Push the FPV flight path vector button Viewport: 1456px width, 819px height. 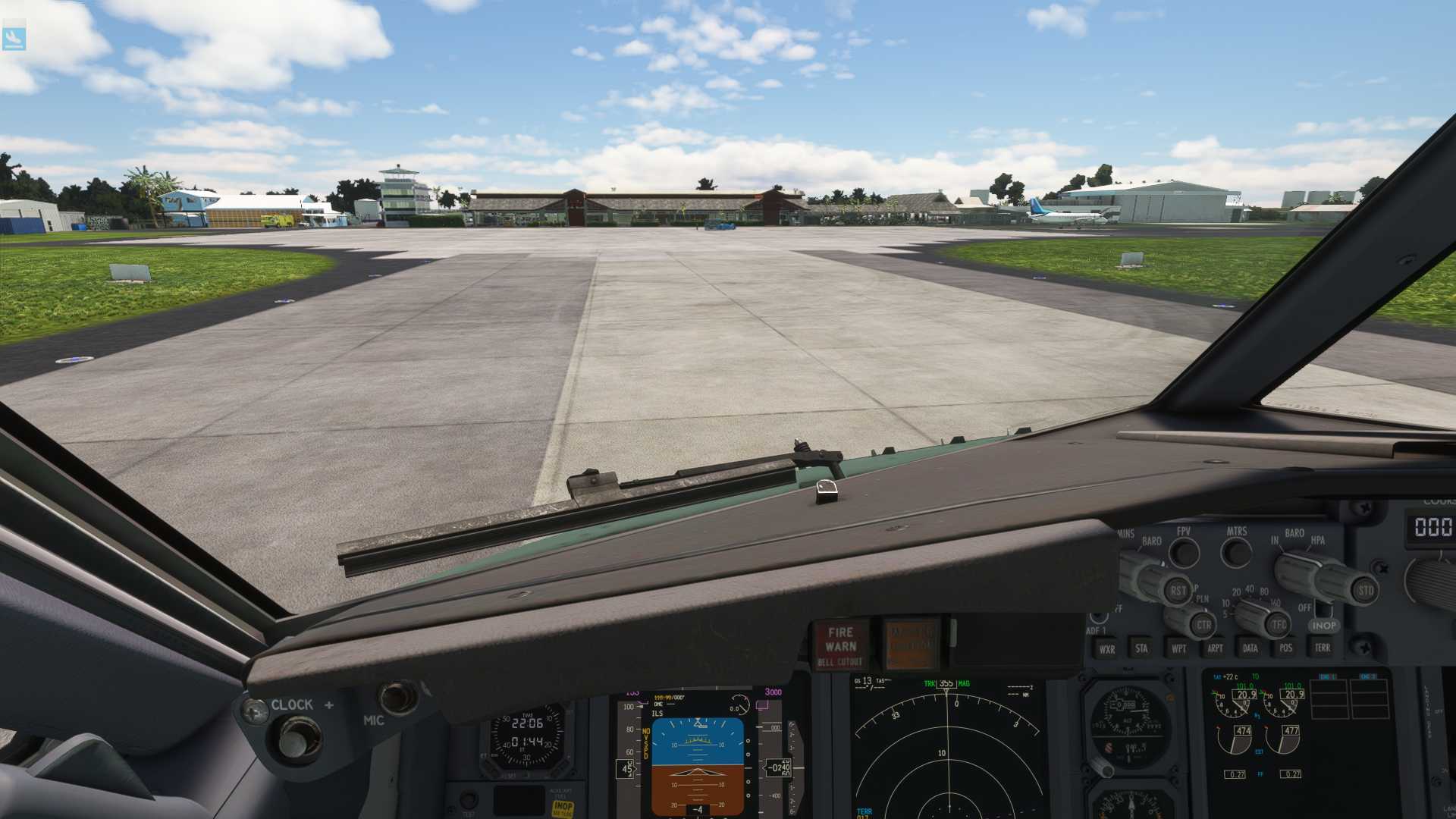[1184, 552]
